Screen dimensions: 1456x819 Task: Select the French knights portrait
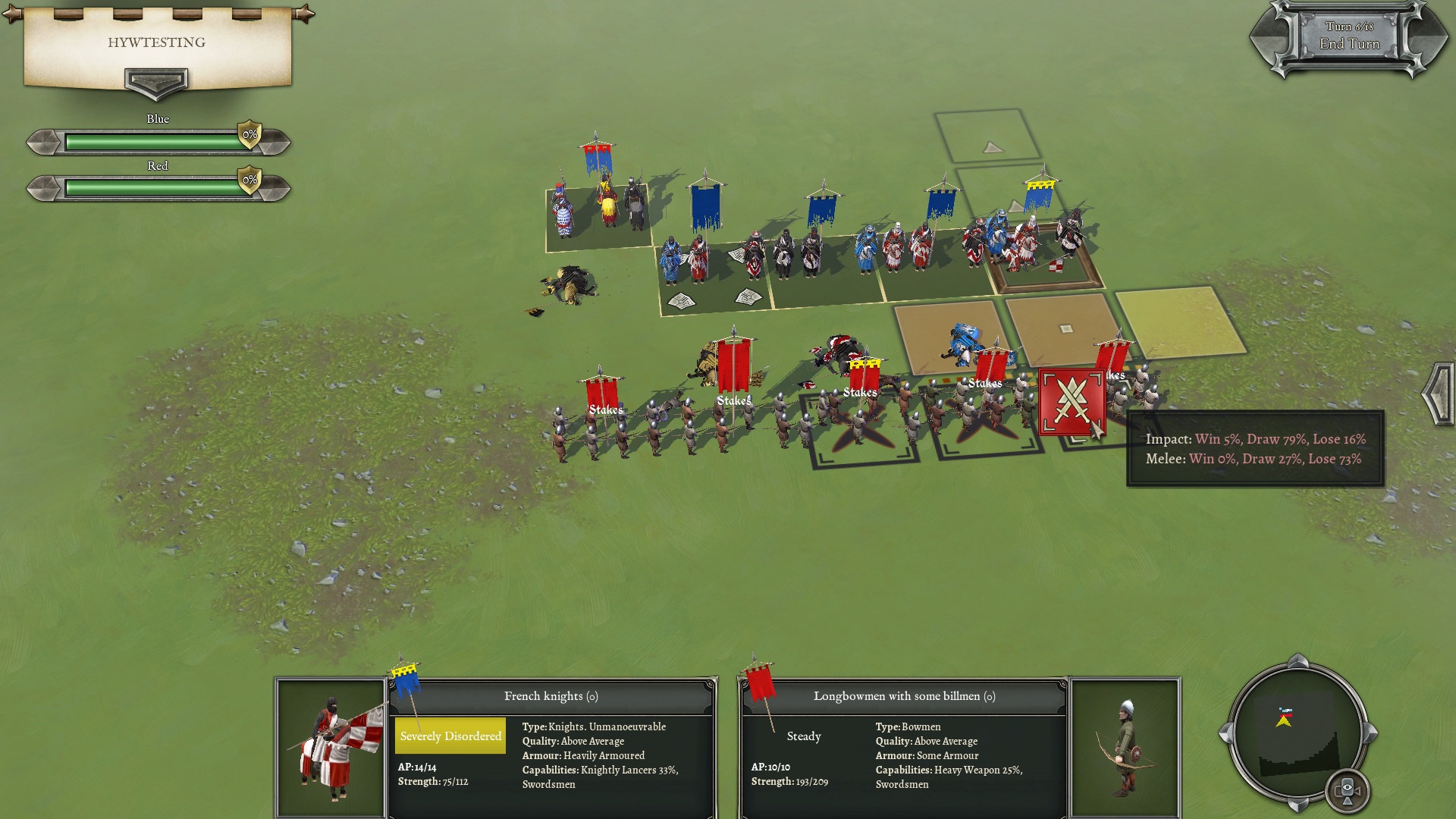(331, 748)
